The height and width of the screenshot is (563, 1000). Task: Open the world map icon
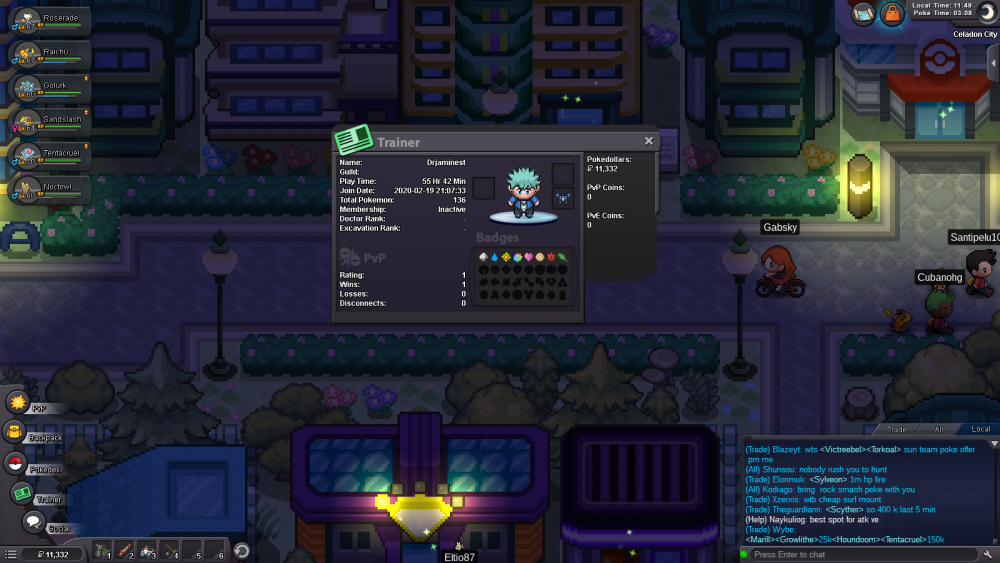[x=863, y=14]
